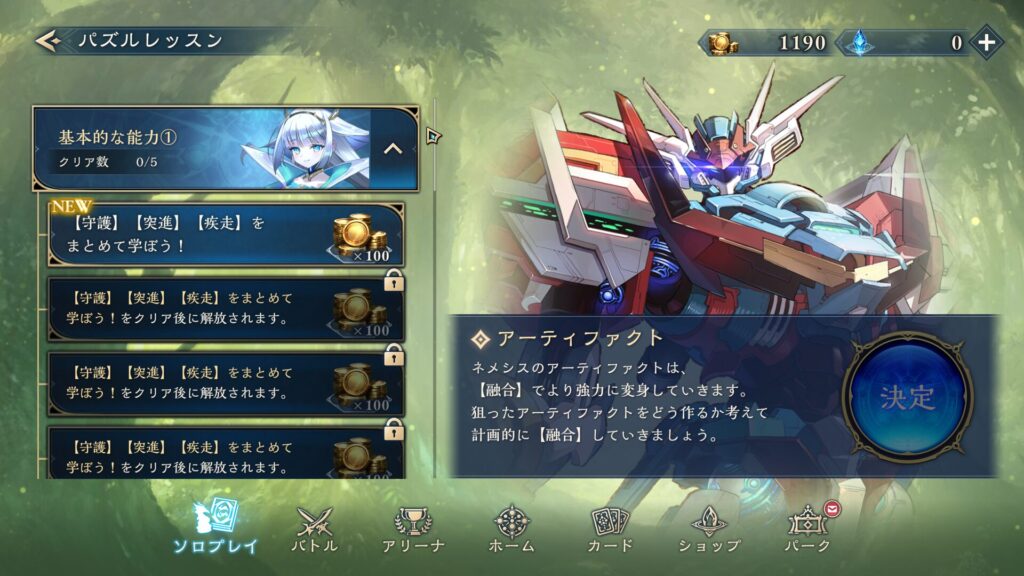
Task: Go back using the arrow beside パズルレッスン
Action: point(47,41)
